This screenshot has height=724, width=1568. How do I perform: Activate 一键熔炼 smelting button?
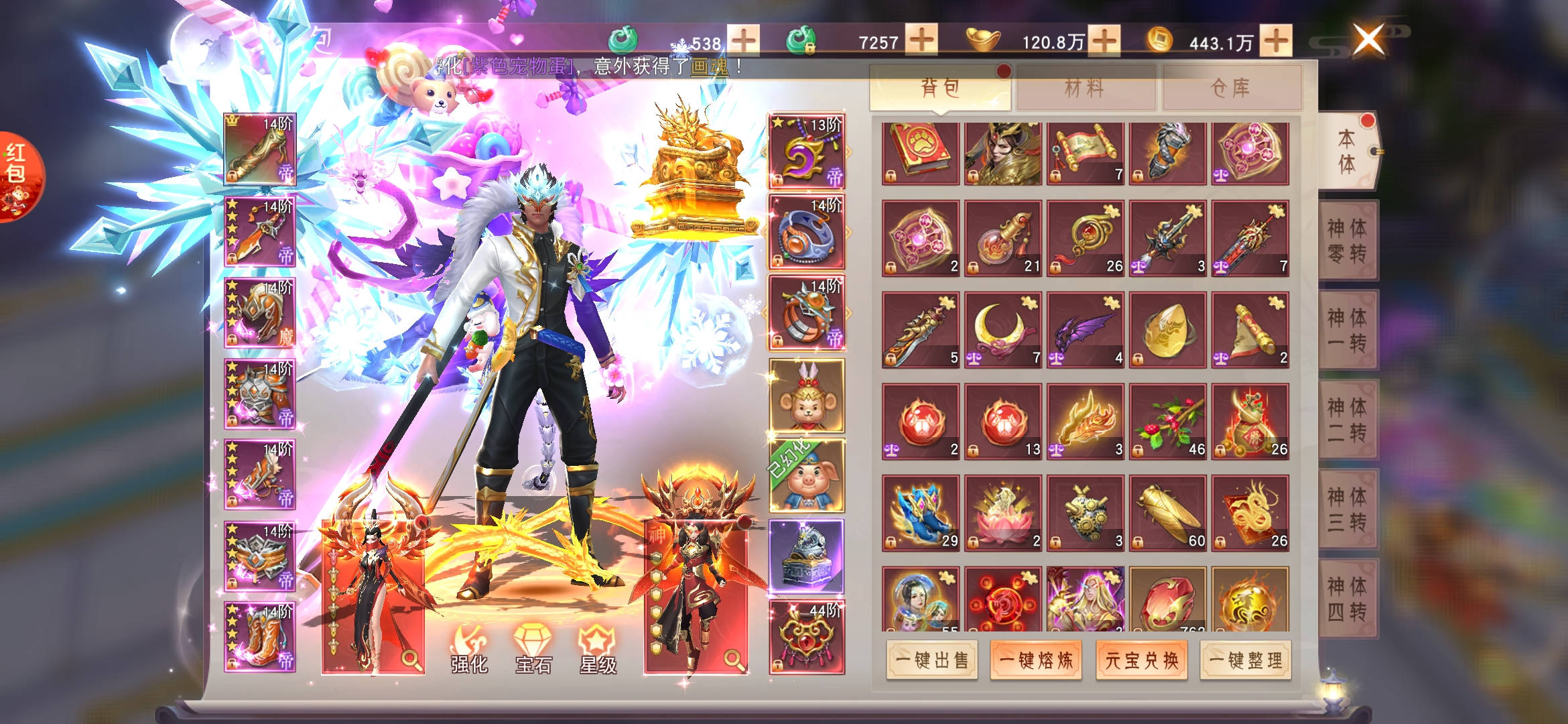[x=1036, y=660]
